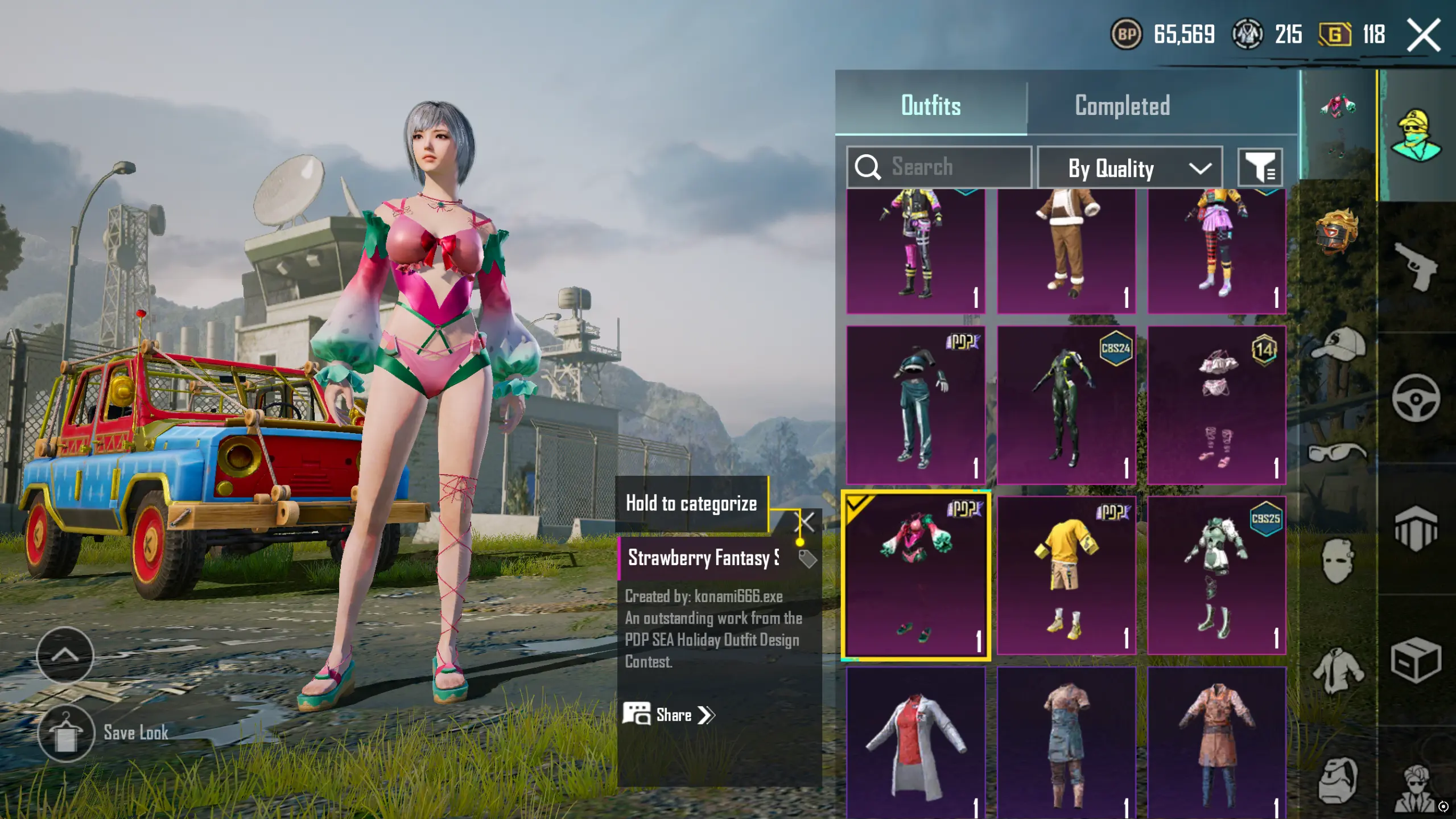Screen dimensions: 1456x819
Task: Open the steering wheel vehicle category
Action: tap(1416, 398)
